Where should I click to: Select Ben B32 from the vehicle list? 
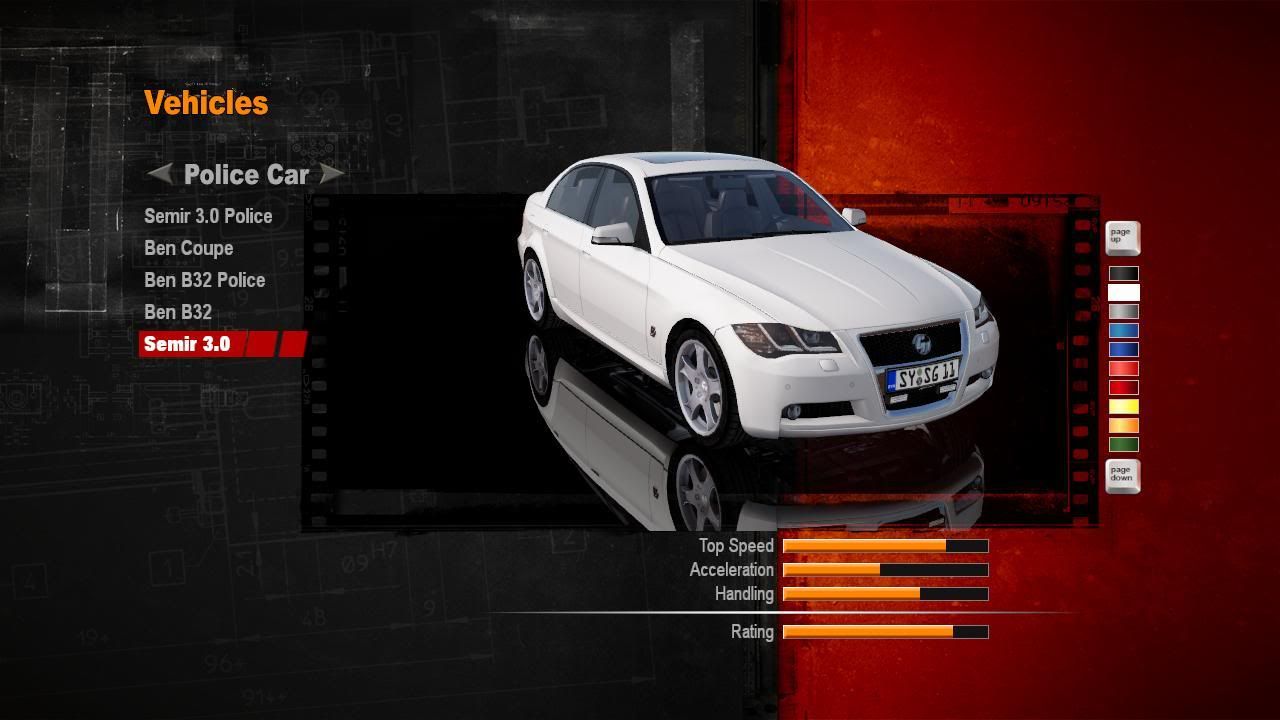178,312
